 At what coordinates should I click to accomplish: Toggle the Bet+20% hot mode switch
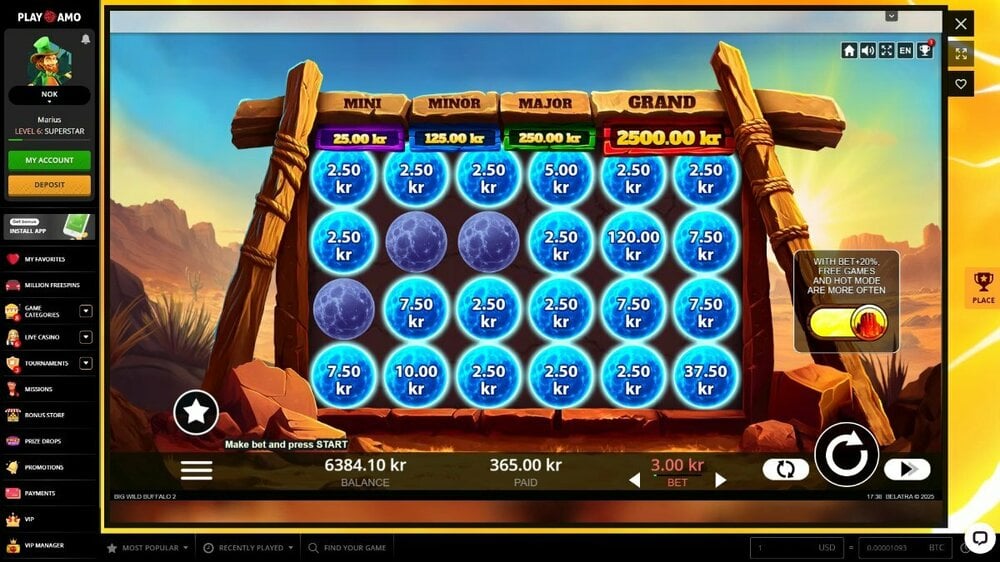(x=848, y=322)
